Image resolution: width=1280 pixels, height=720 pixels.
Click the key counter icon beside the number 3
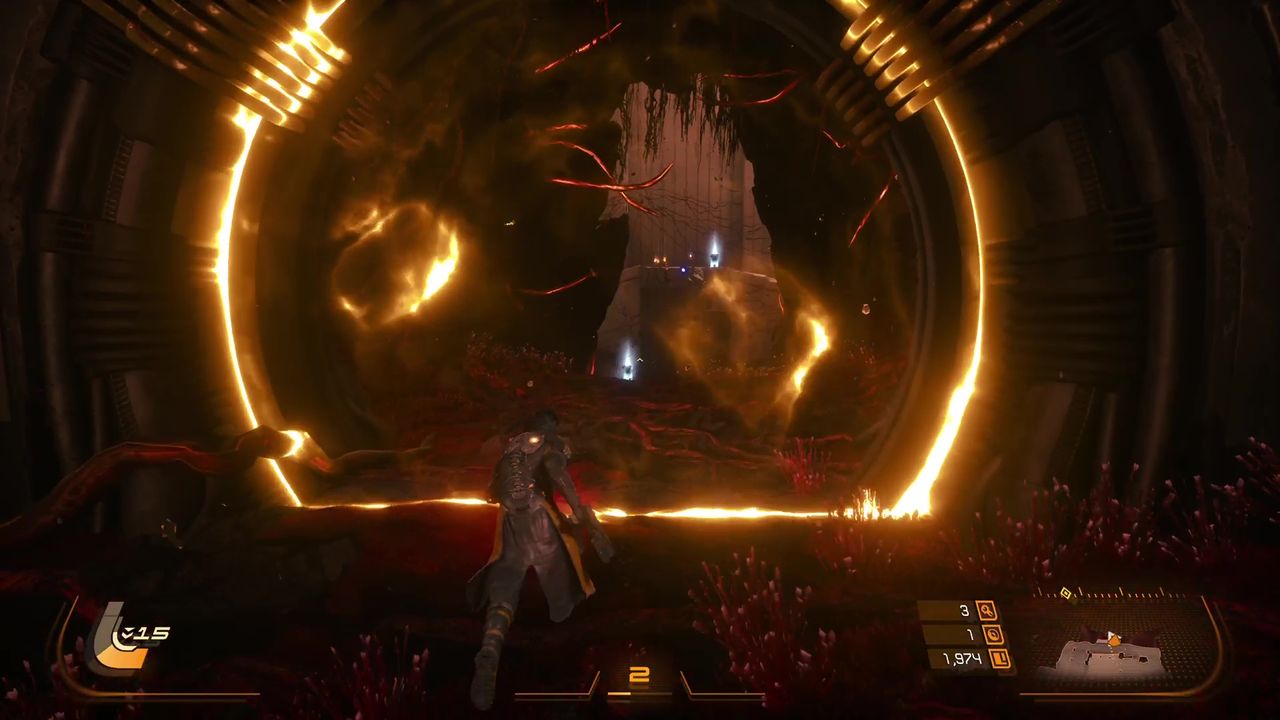point(986,612)
